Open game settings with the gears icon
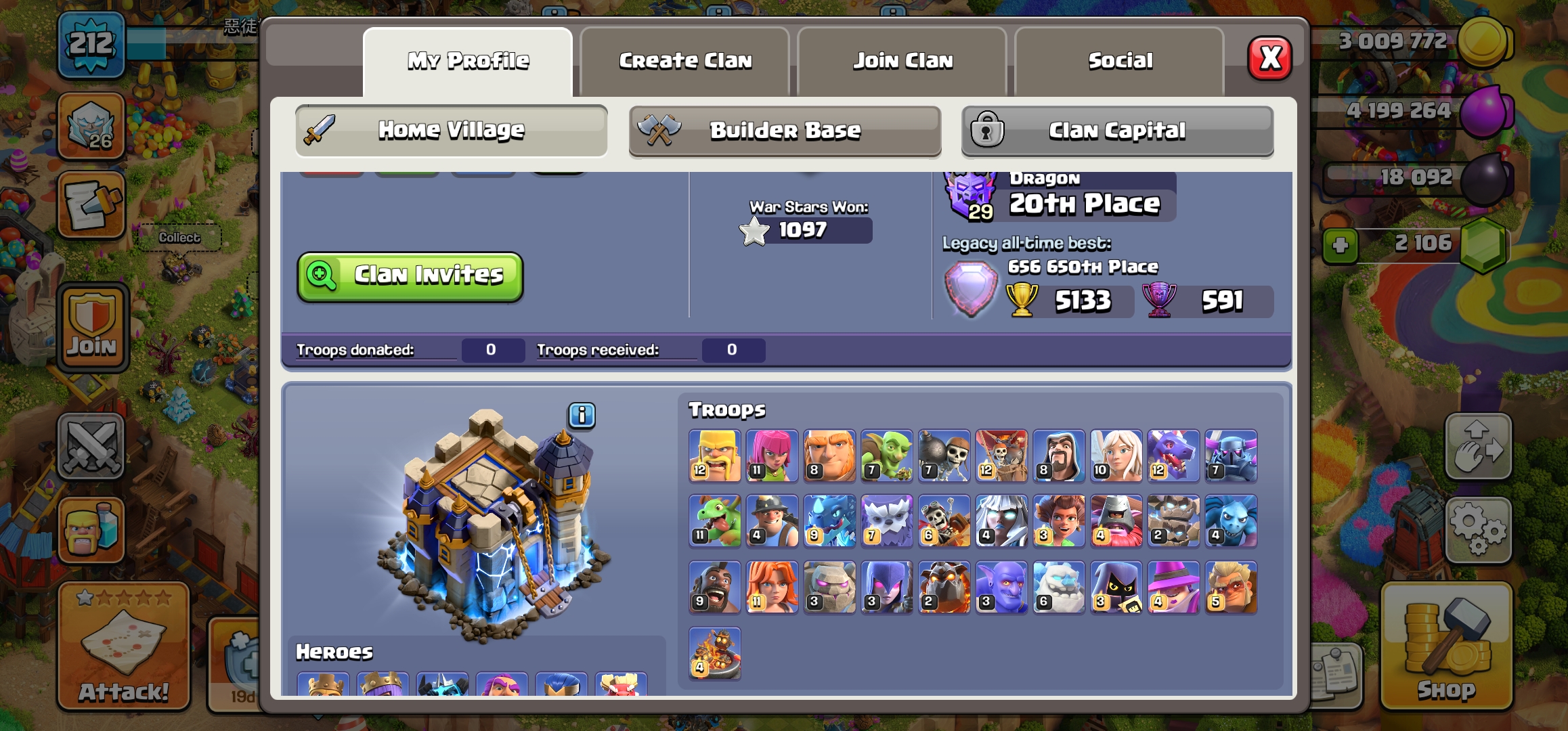Screen dimensions: 1568x731 pos(1478,529)
